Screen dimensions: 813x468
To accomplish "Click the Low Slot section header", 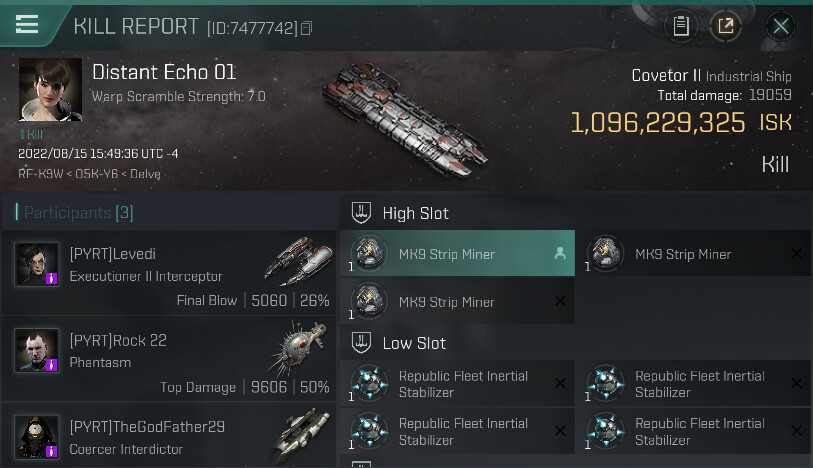I will [413, 343].
